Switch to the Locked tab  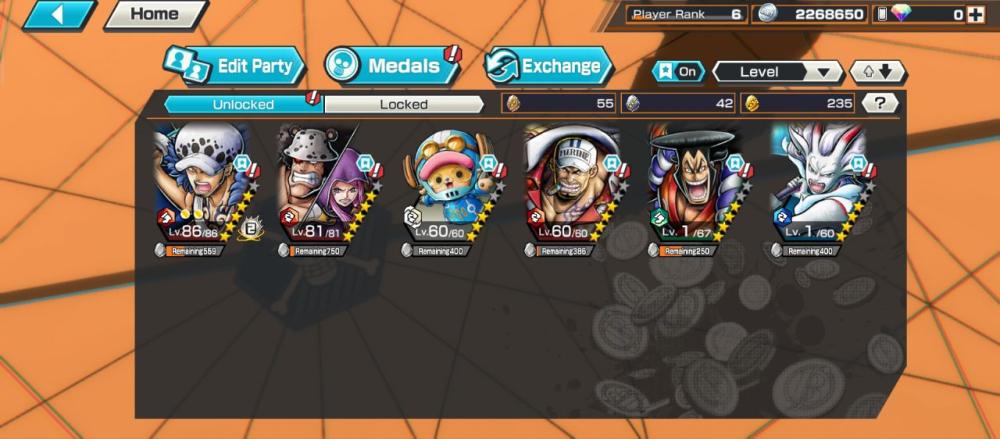coord(404,103)
